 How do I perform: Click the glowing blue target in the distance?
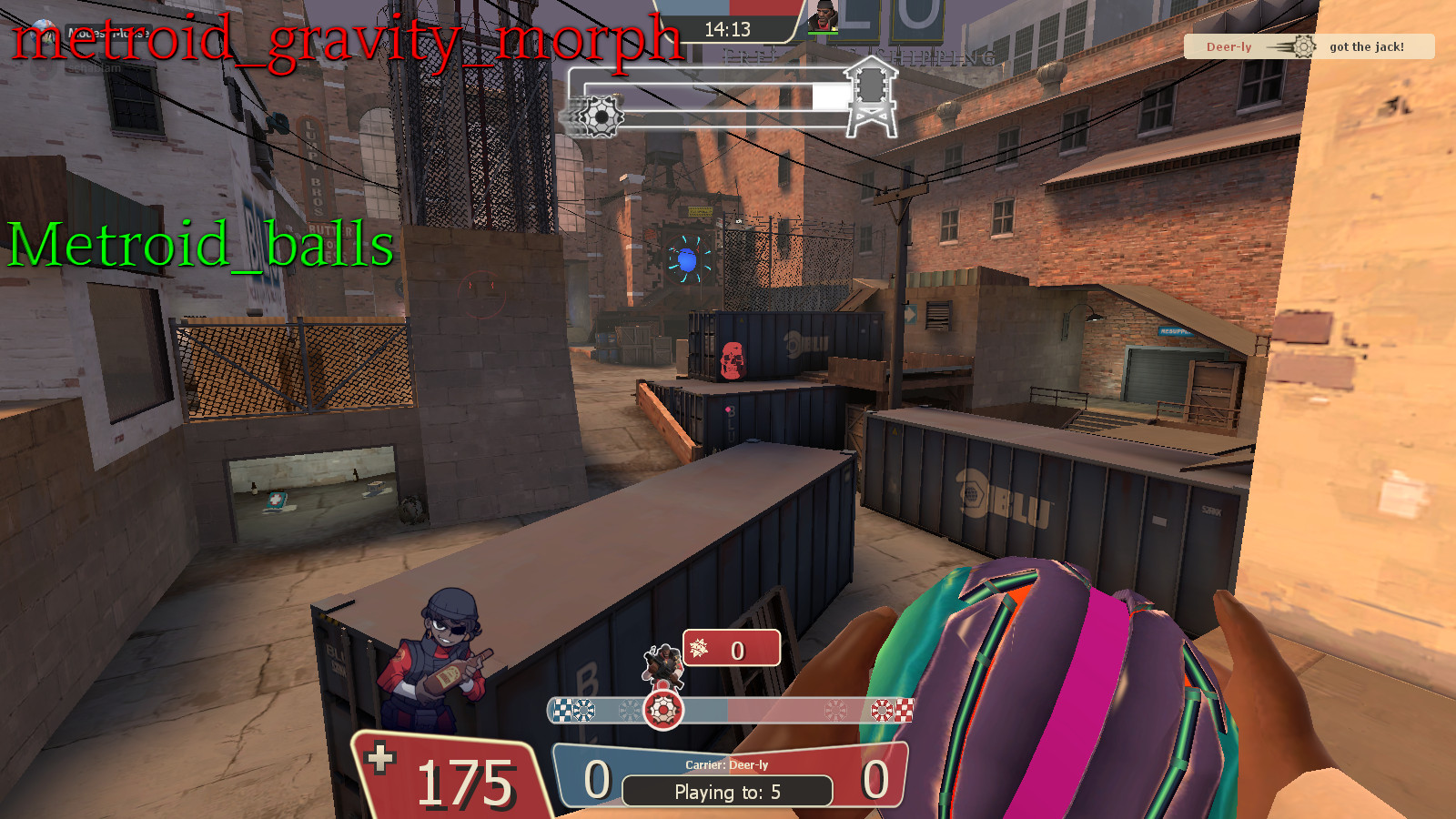(x=687, y=261)
